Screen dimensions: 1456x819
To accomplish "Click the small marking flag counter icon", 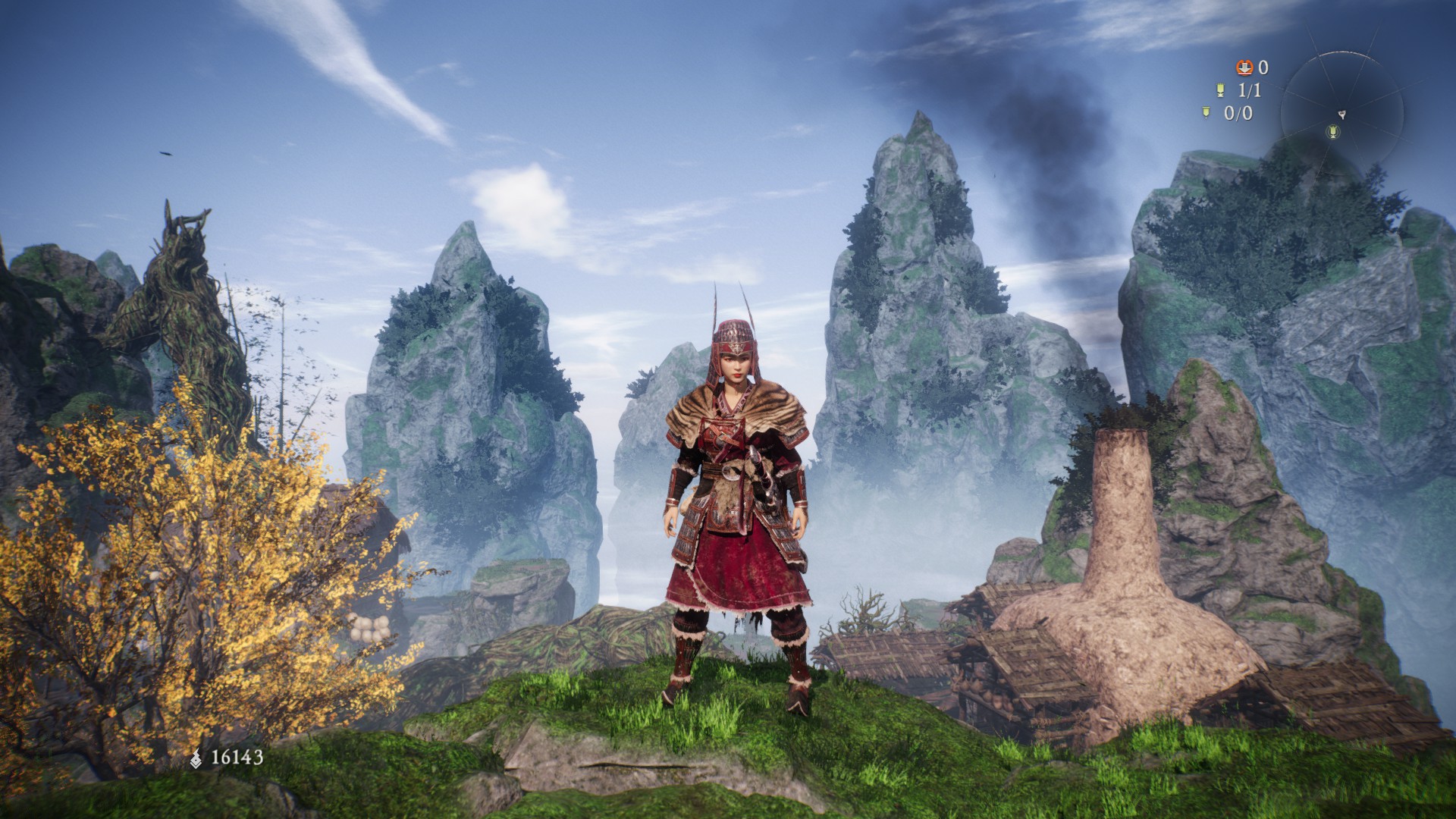I will pyautogui.click(x=1206, y=113).
